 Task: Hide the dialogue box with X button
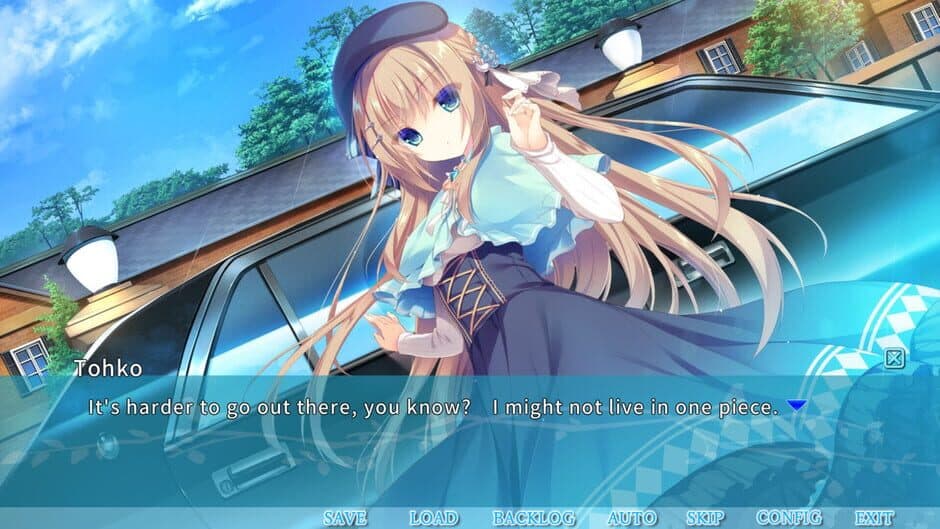point(895,358)
